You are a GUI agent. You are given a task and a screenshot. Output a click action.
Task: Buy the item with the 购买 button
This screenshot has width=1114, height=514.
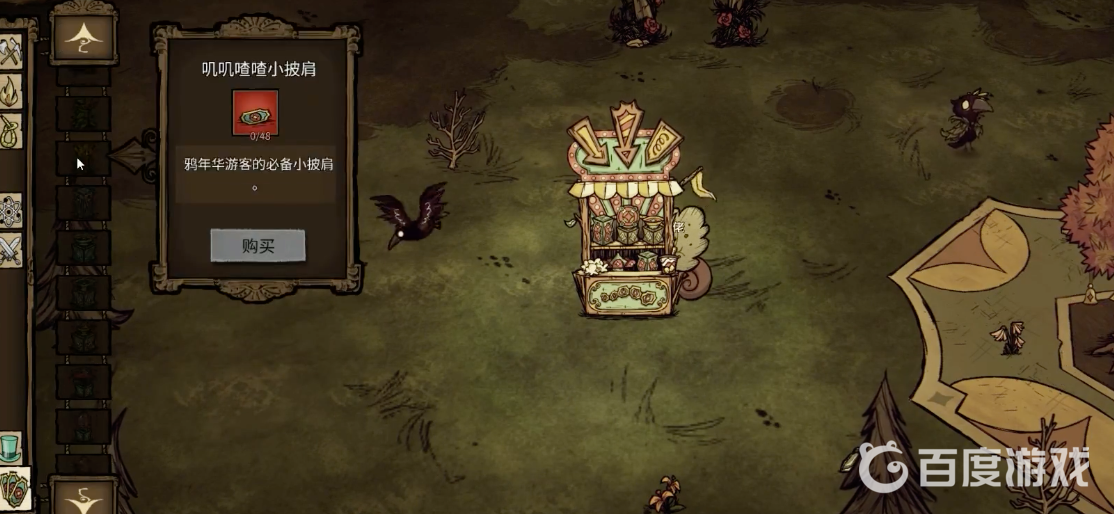click(x=257, y=246)
